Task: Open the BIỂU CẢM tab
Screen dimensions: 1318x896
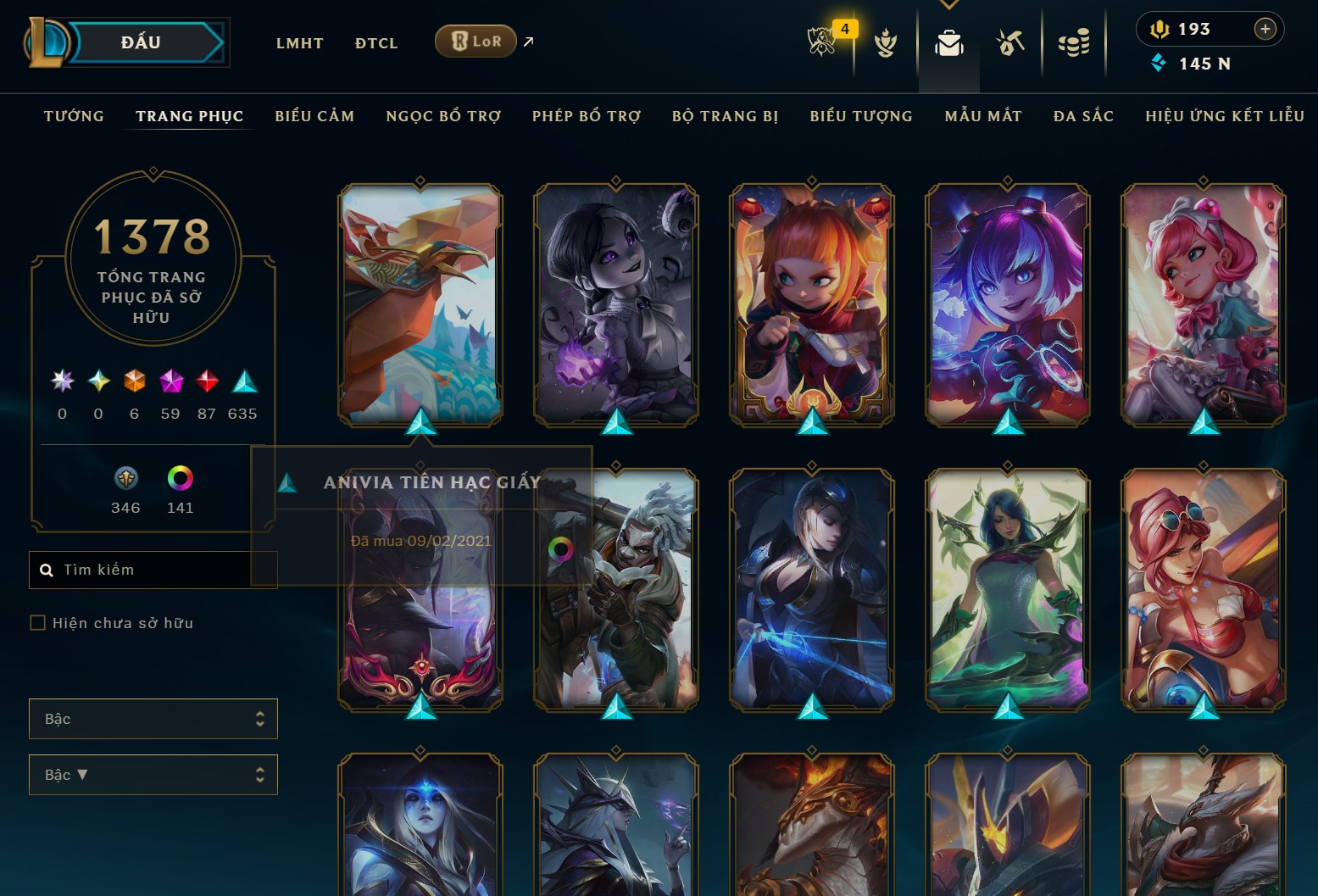Action: coord(314,116)
